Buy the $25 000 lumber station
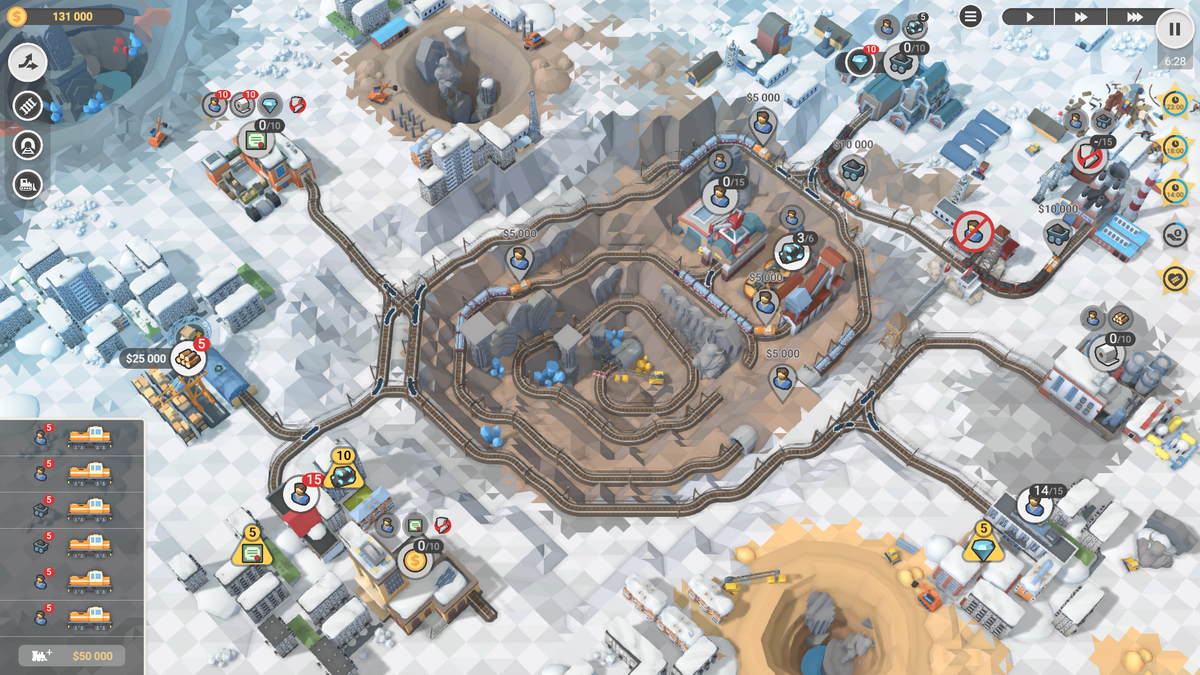This screenshot has height=675, width=1200. tap(187, 358)
